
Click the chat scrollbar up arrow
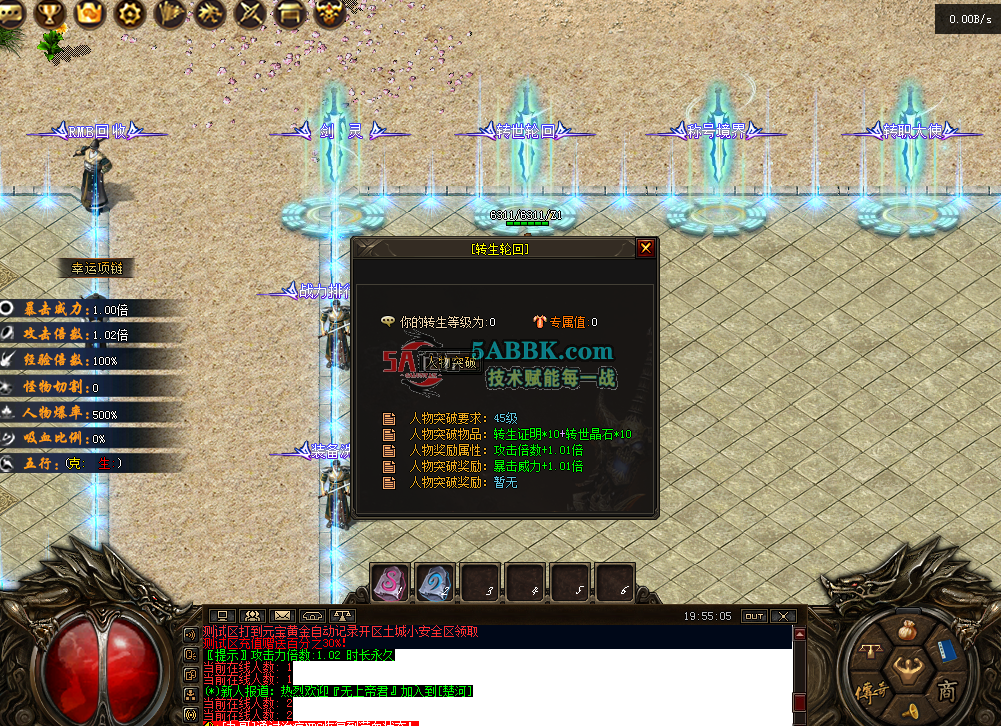coord(799,634)
